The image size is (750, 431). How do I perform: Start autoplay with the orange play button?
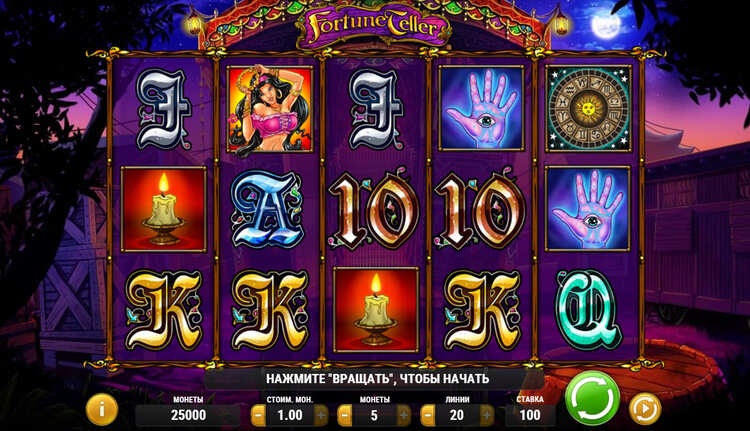point(644,409)
